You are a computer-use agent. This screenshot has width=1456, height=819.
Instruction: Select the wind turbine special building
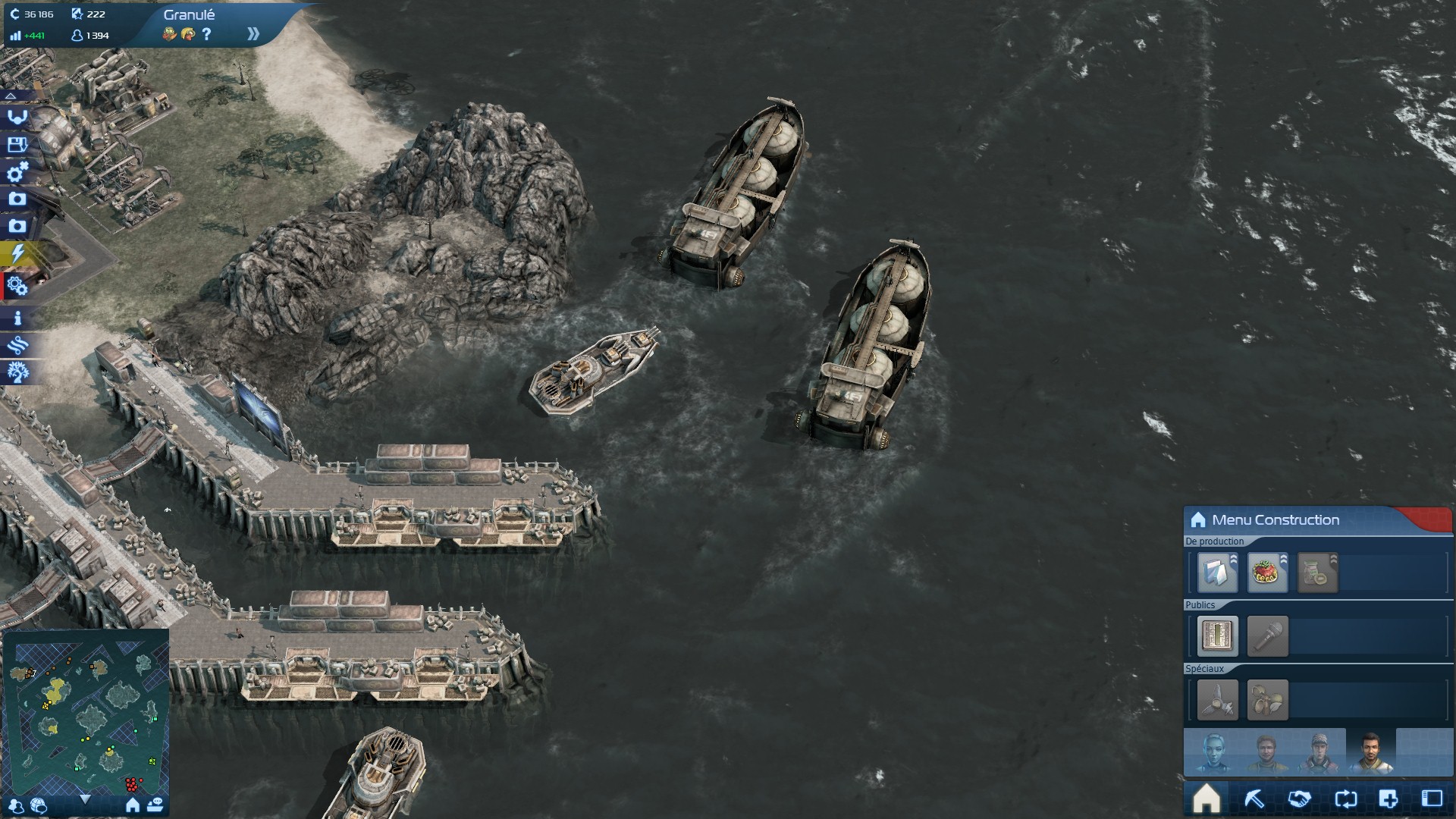(x=1217, y=699)
